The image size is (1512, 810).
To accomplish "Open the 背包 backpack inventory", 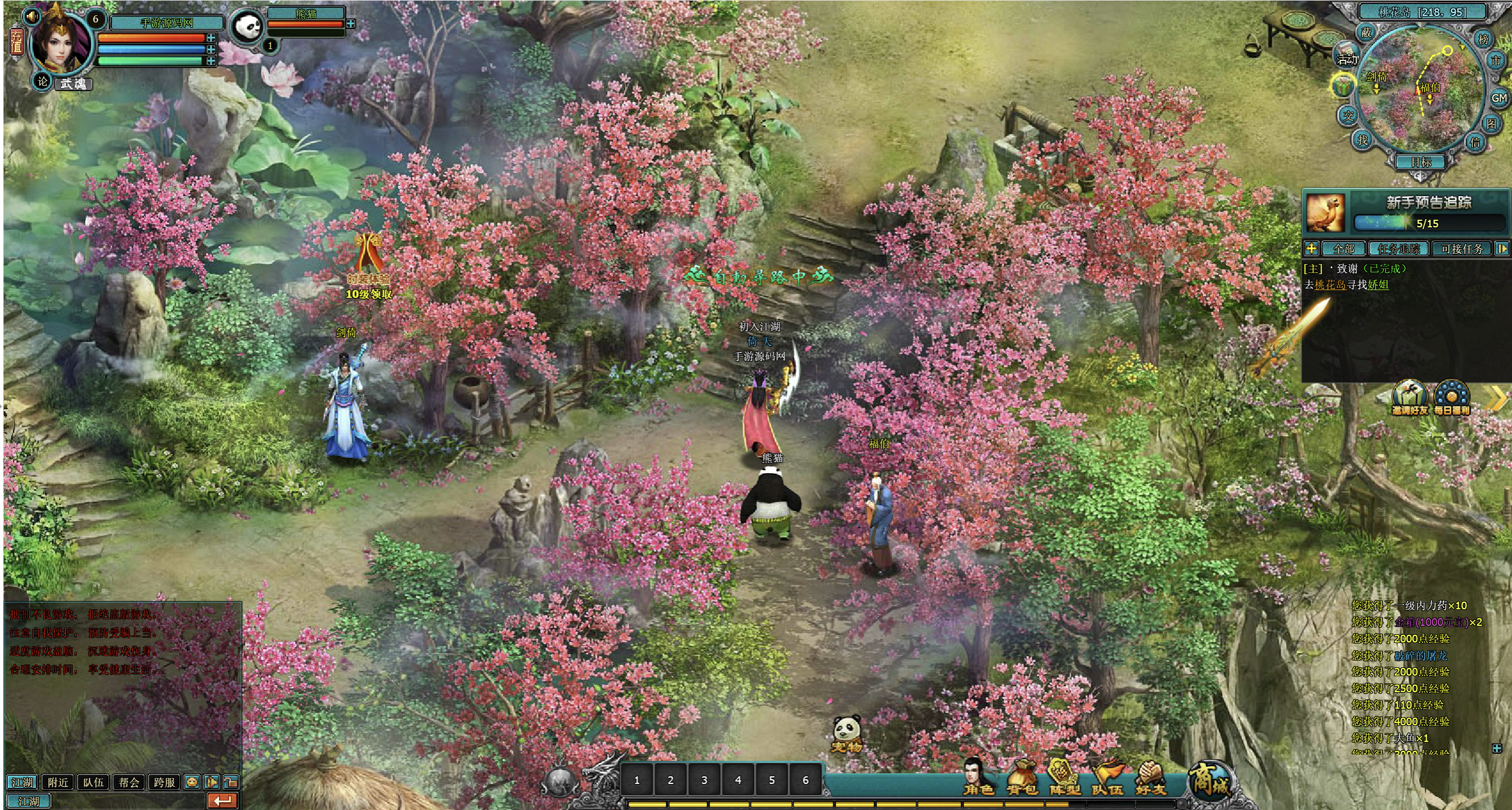I will 1022,777.
